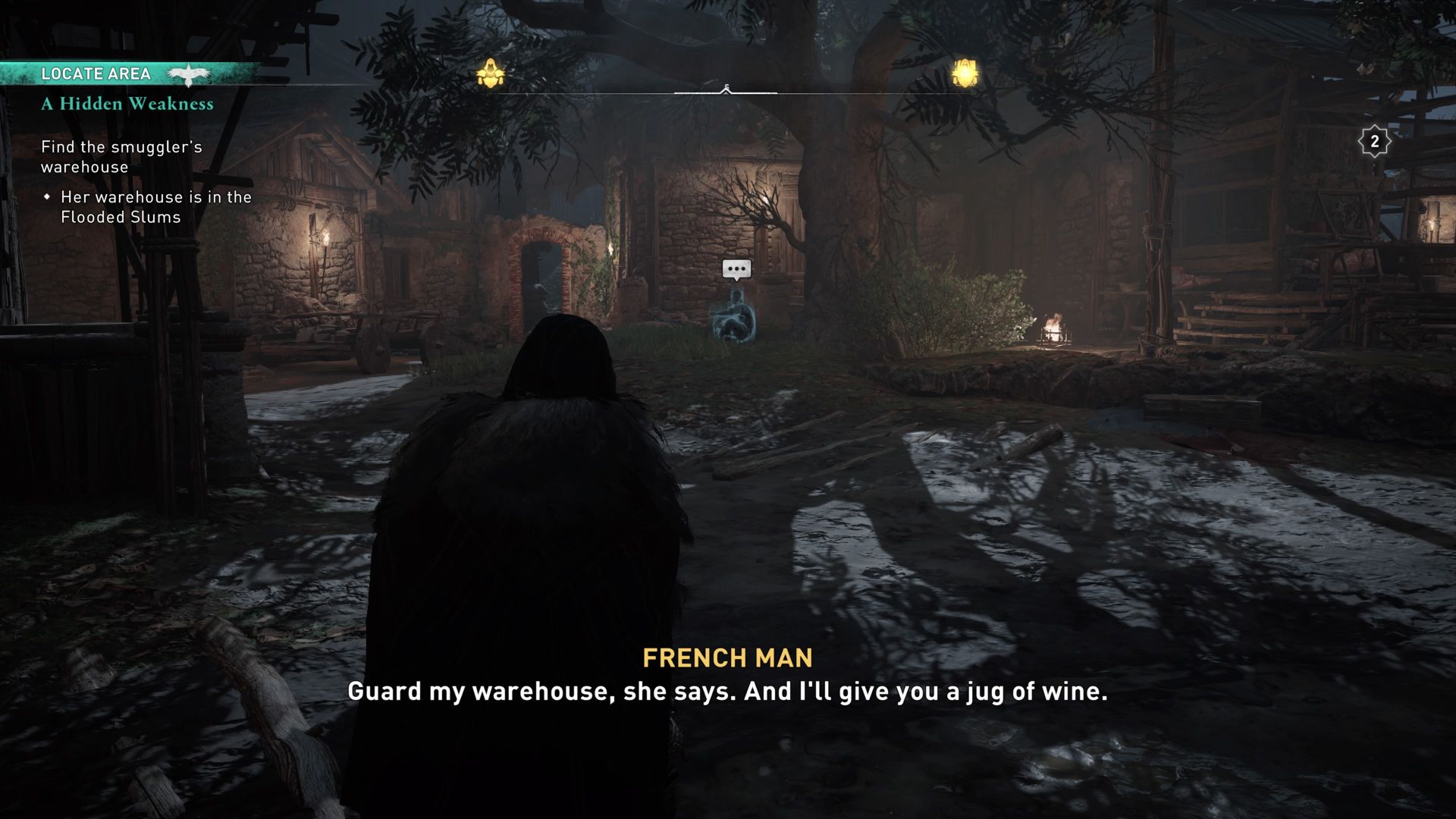Click the speech bubble above the French Man
This screenshot has width=1456, height=819.
tap(735, 269)
